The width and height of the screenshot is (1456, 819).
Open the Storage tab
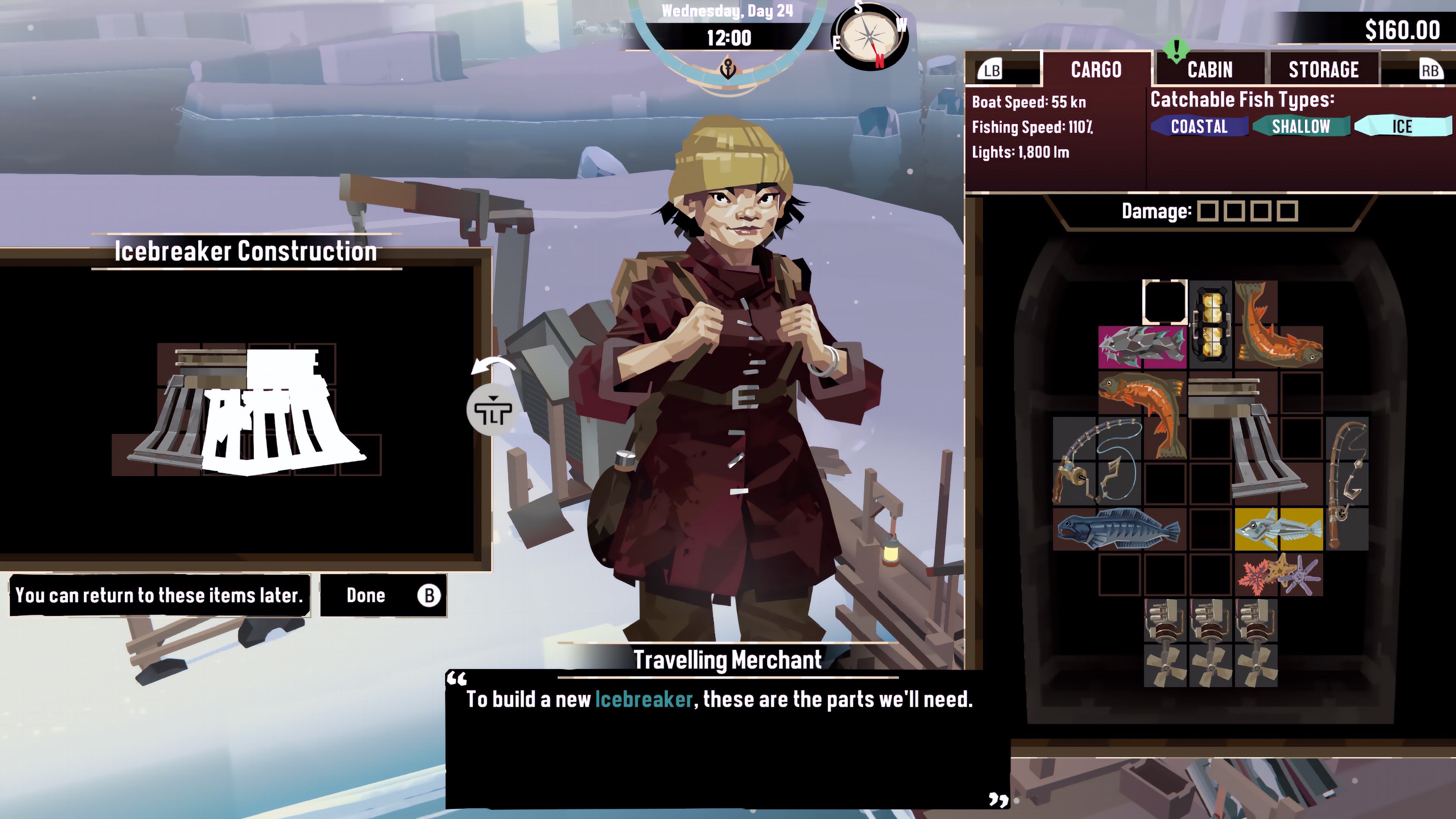[x=1323, y=69]
